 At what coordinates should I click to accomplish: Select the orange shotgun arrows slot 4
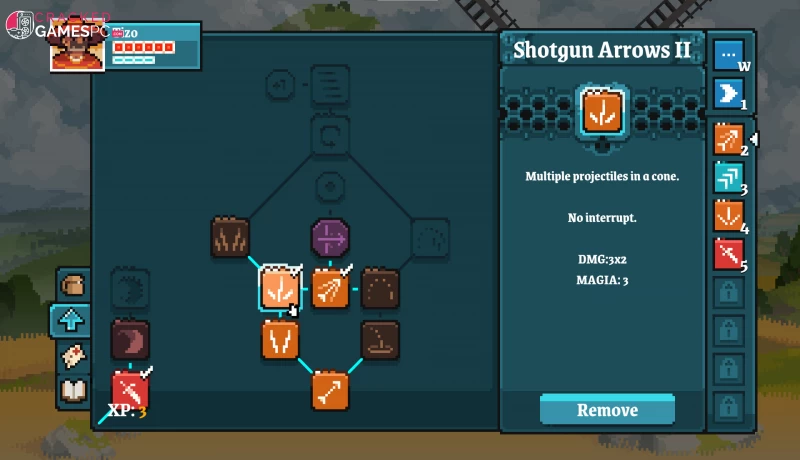coord(728,216)
